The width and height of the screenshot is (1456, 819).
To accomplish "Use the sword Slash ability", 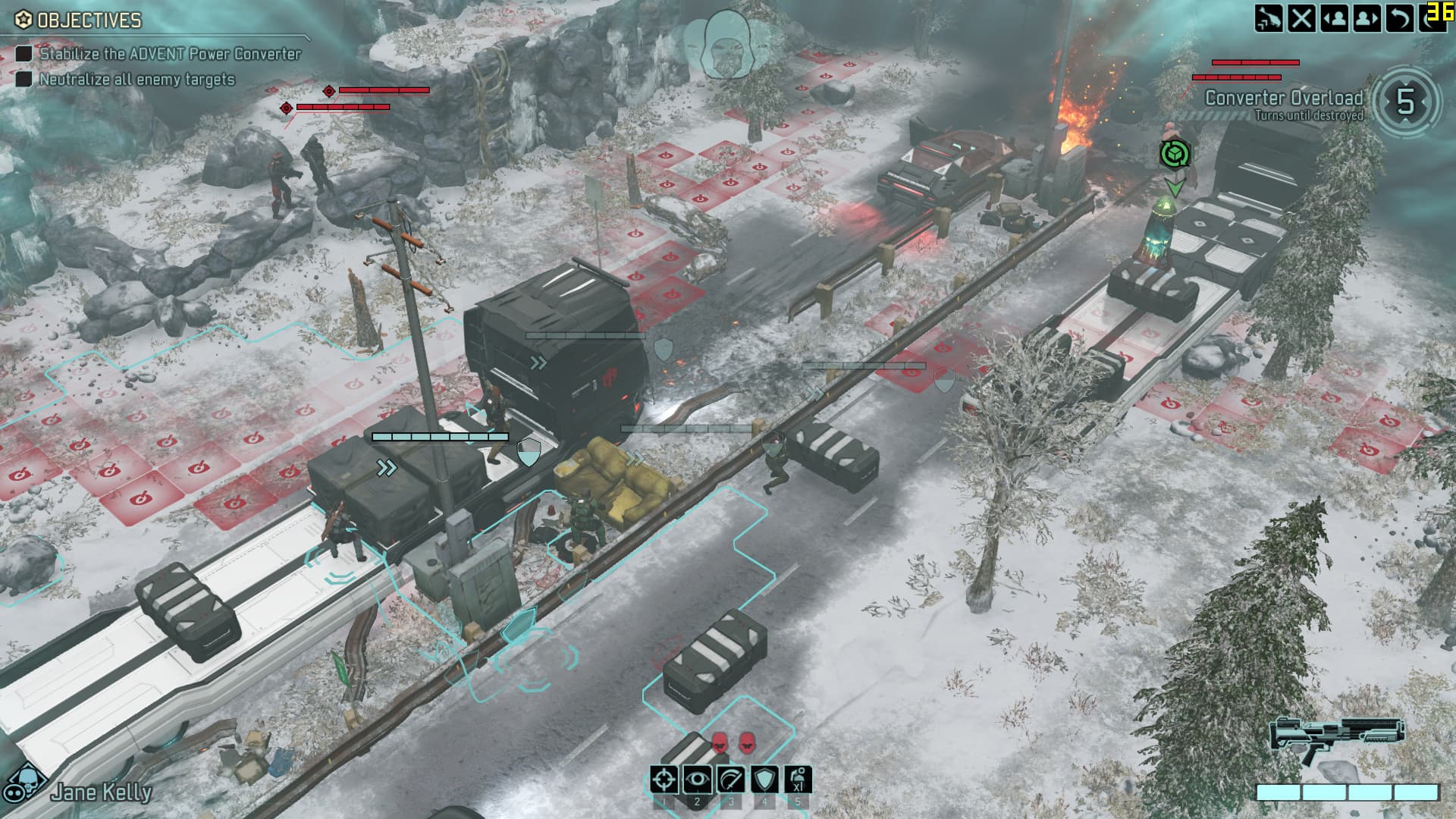I will [x=730, y=780].
